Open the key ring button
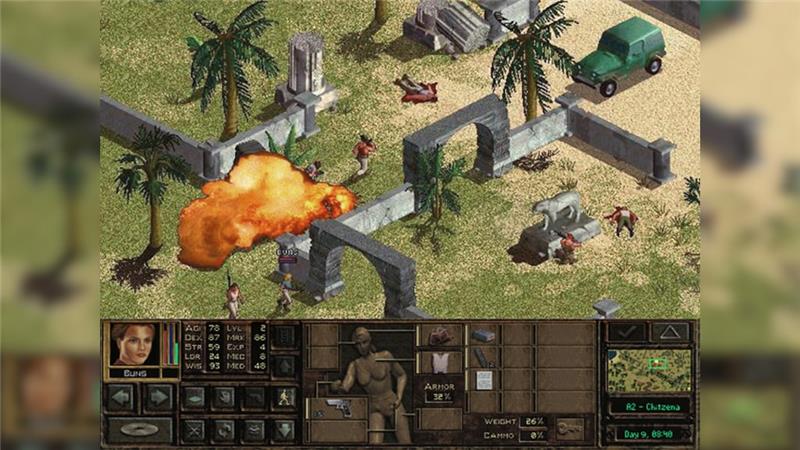The width and height of the screenshot is (800, 450). [570, 428]
